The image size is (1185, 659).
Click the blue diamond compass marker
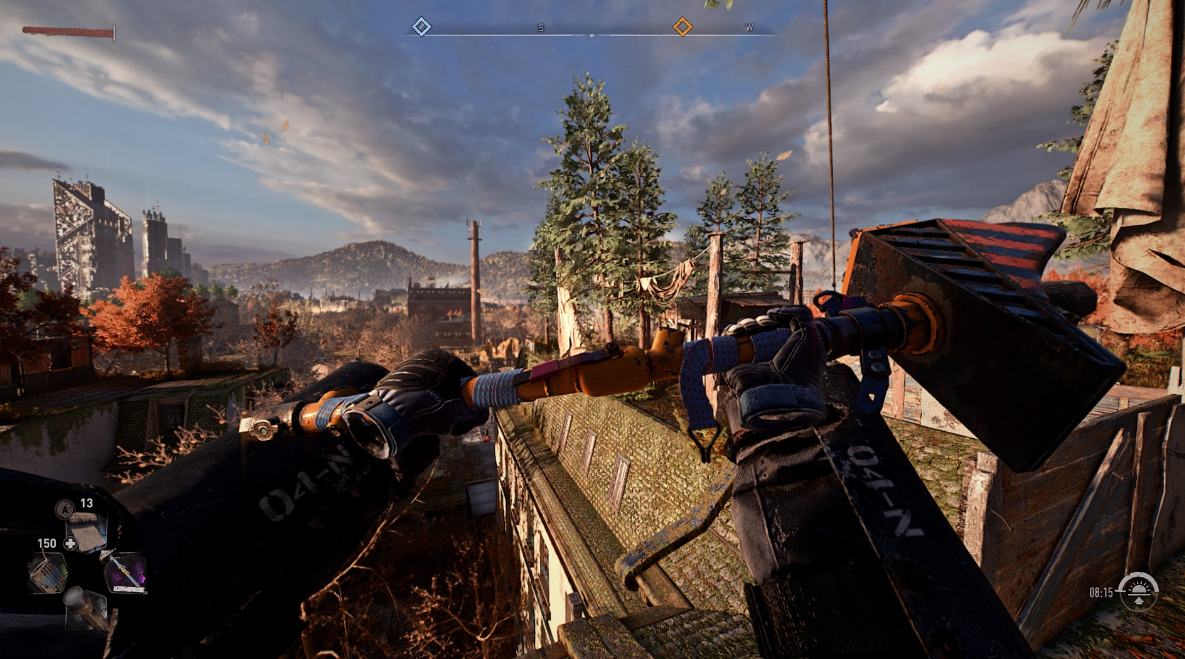[422, 27]
